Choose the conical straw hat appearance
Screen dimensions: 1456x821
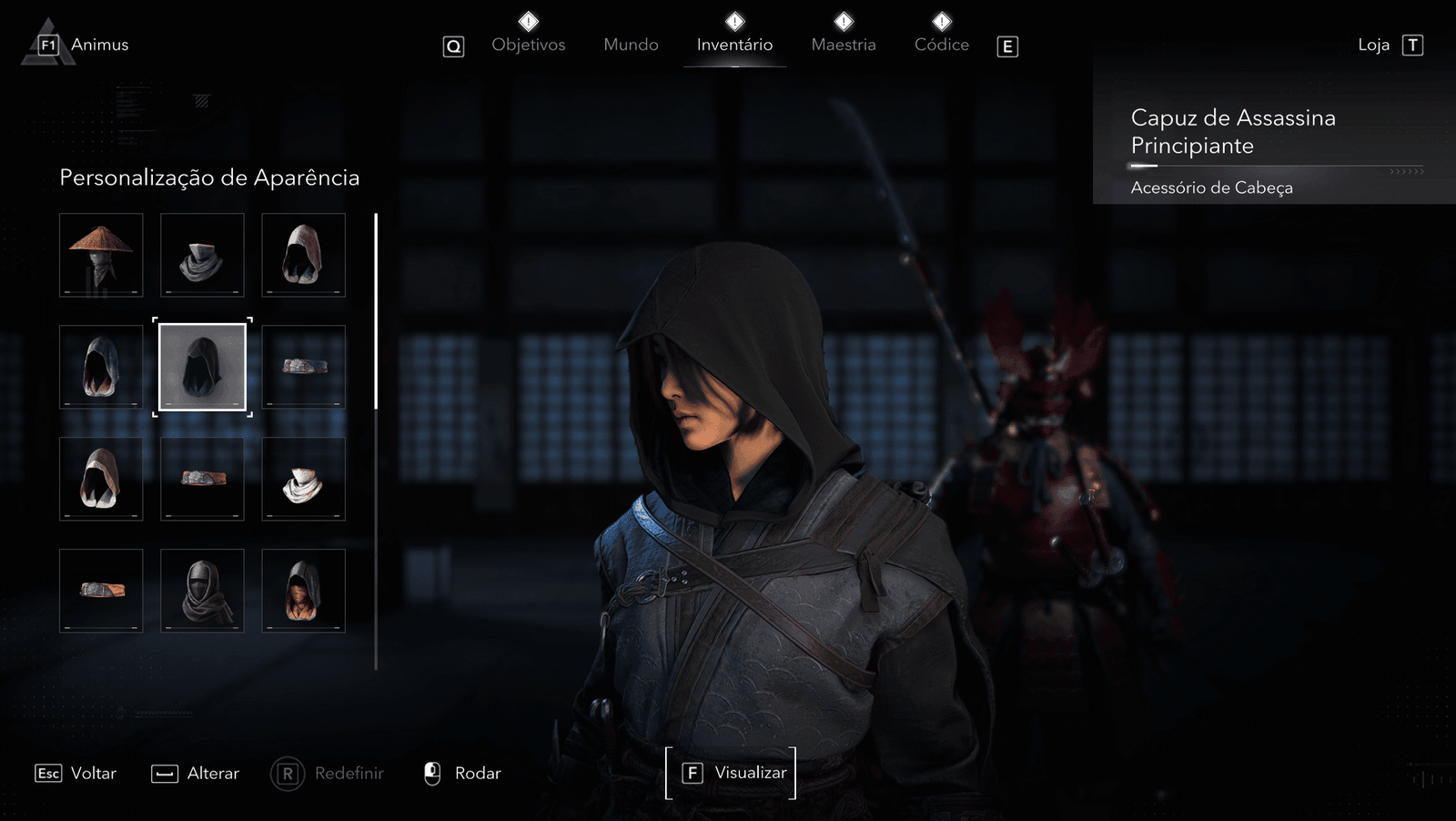(x=101, y=255)
